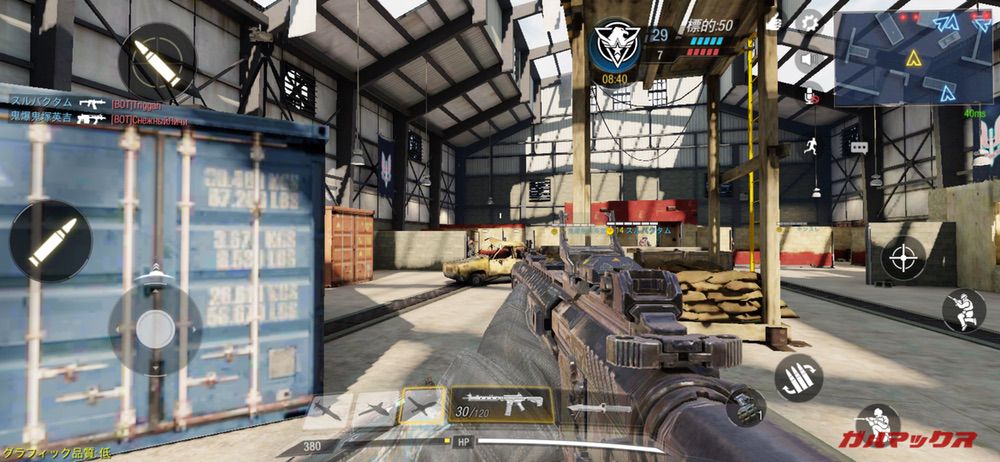Reload using the three-bullets button

coord(798,377)
